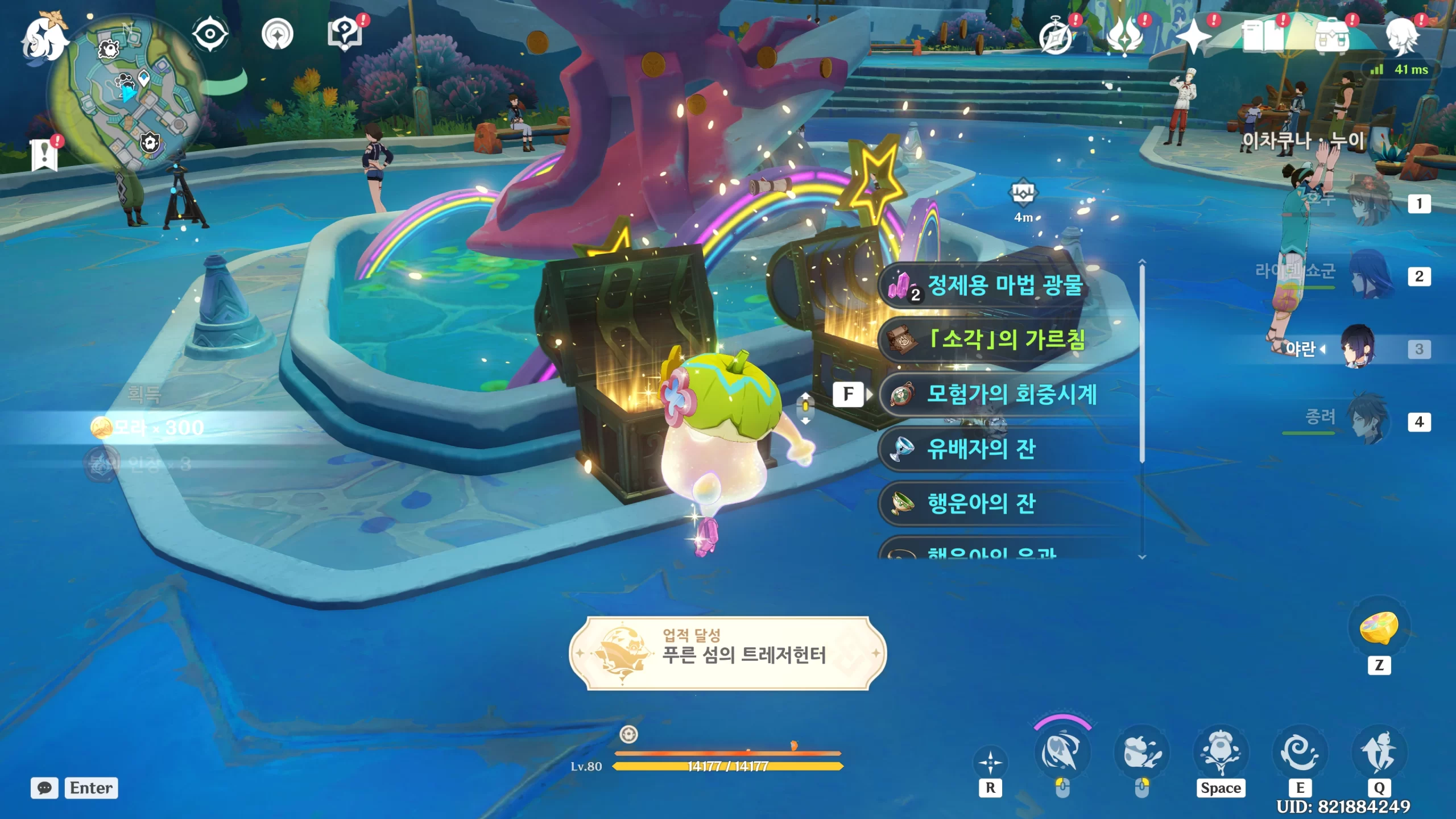Collect 모험가의 회중시계 from the loot list
The image size is (1456, 819).
coord(1010,394)
